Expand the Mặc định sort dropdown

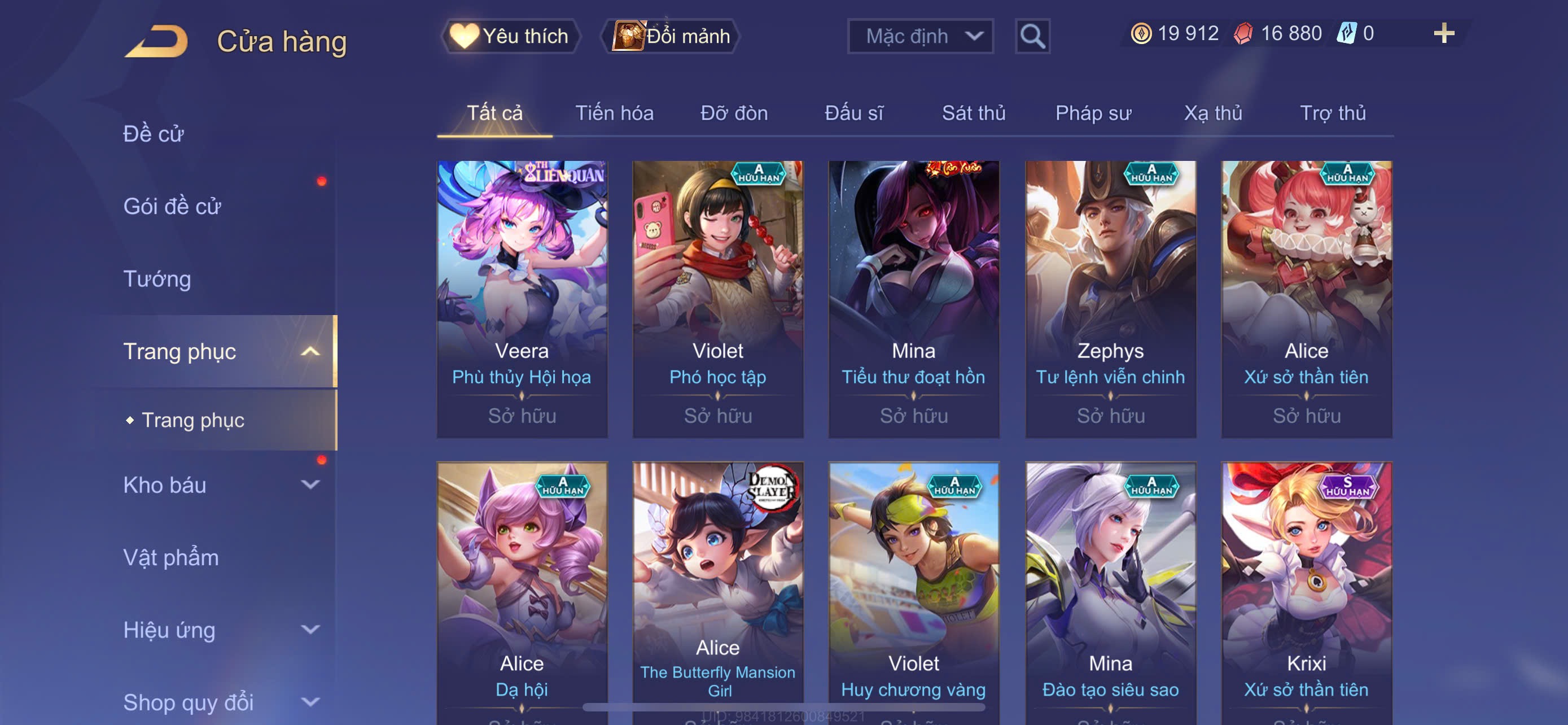(919, 36)
